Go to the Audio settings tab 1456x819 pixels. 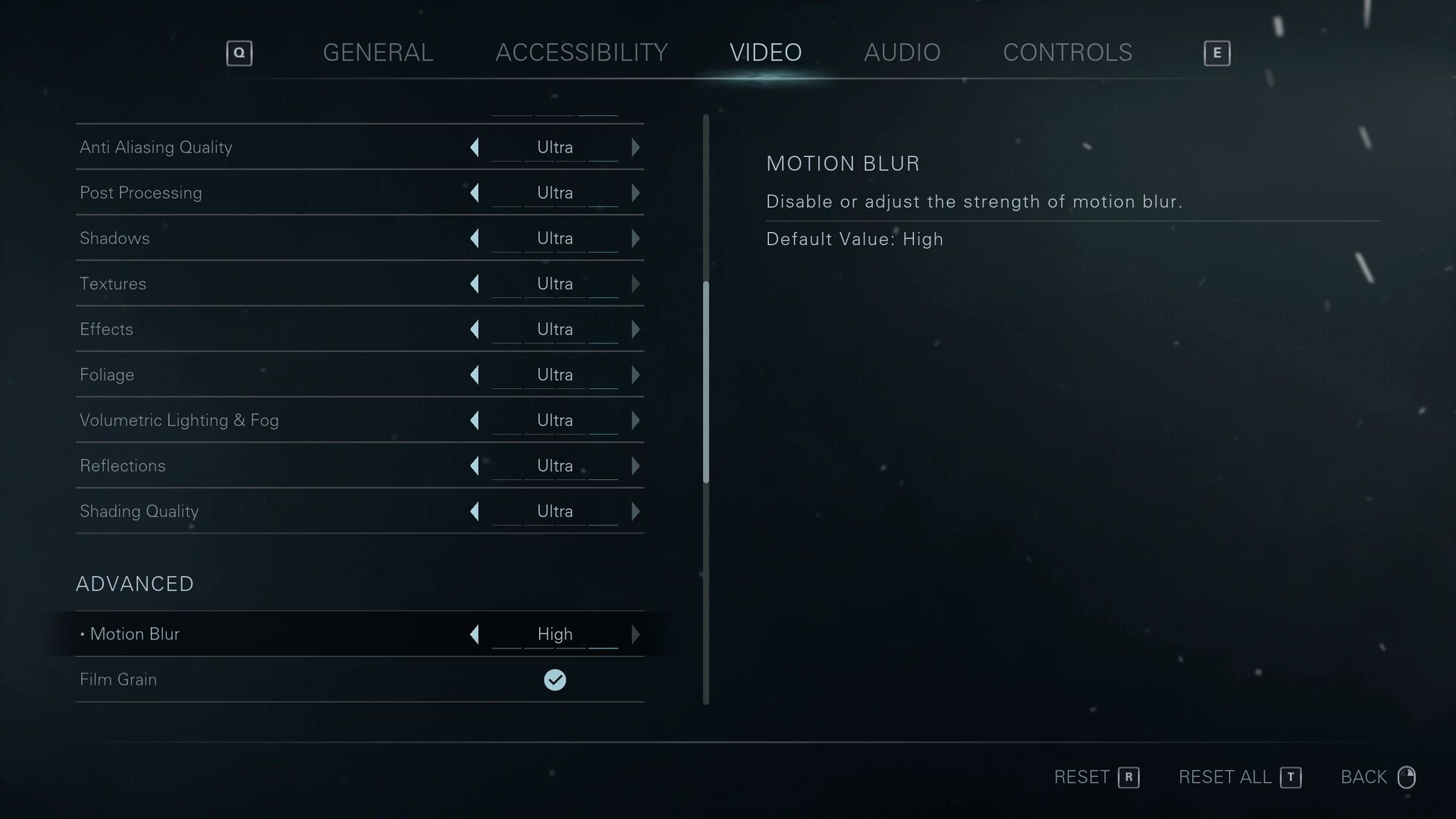point(902,52)
